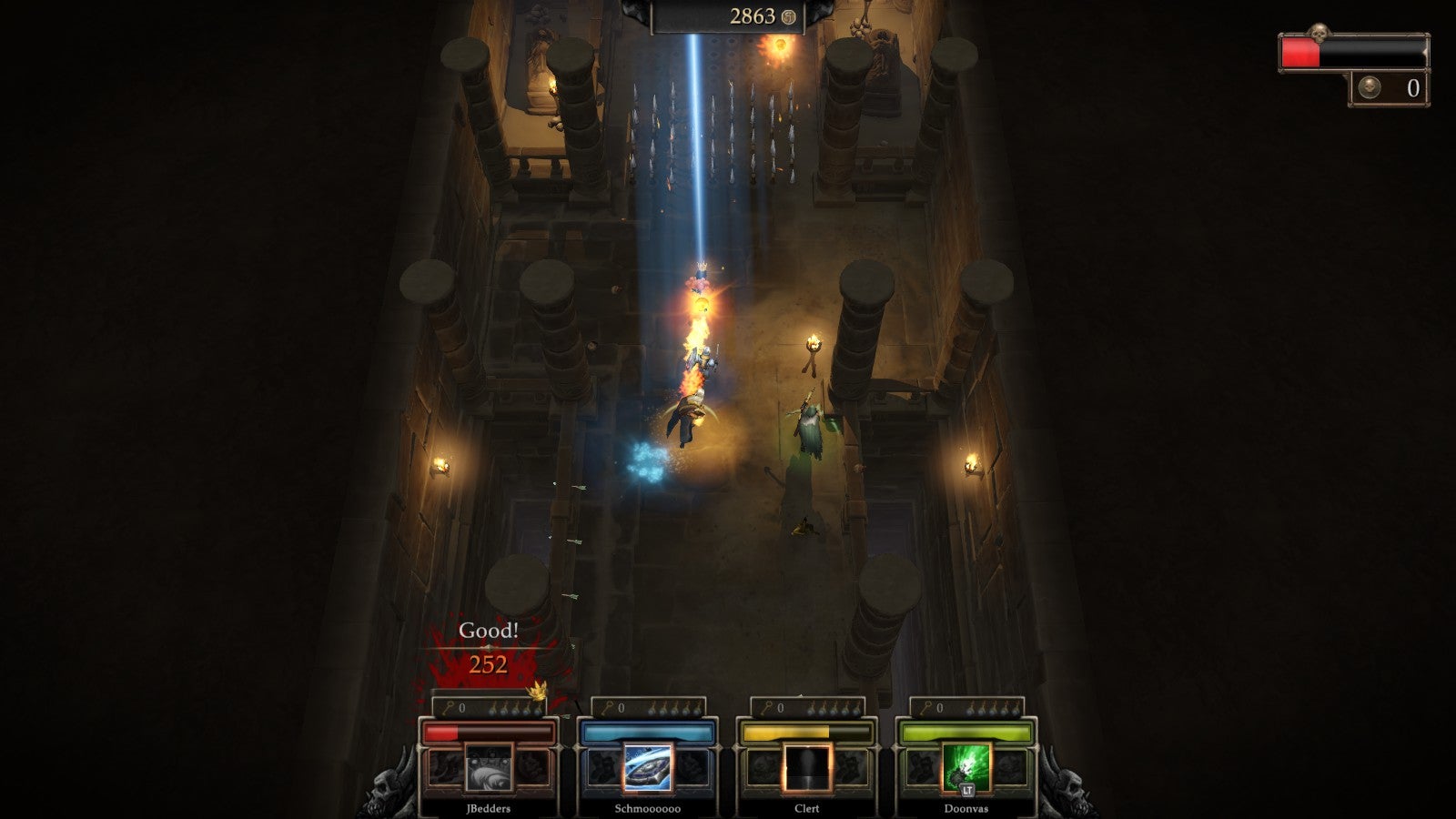This screenshot has width=1456, height=819.
Task: Toggle the last key slot on Clert's panel
Action: pos(855,710)
